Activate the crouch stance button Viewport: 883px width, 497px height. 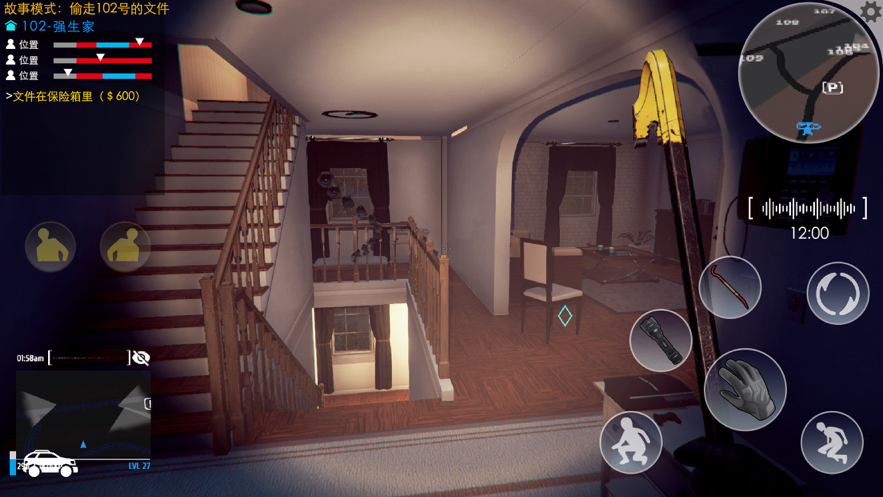(x=631, y=442)
